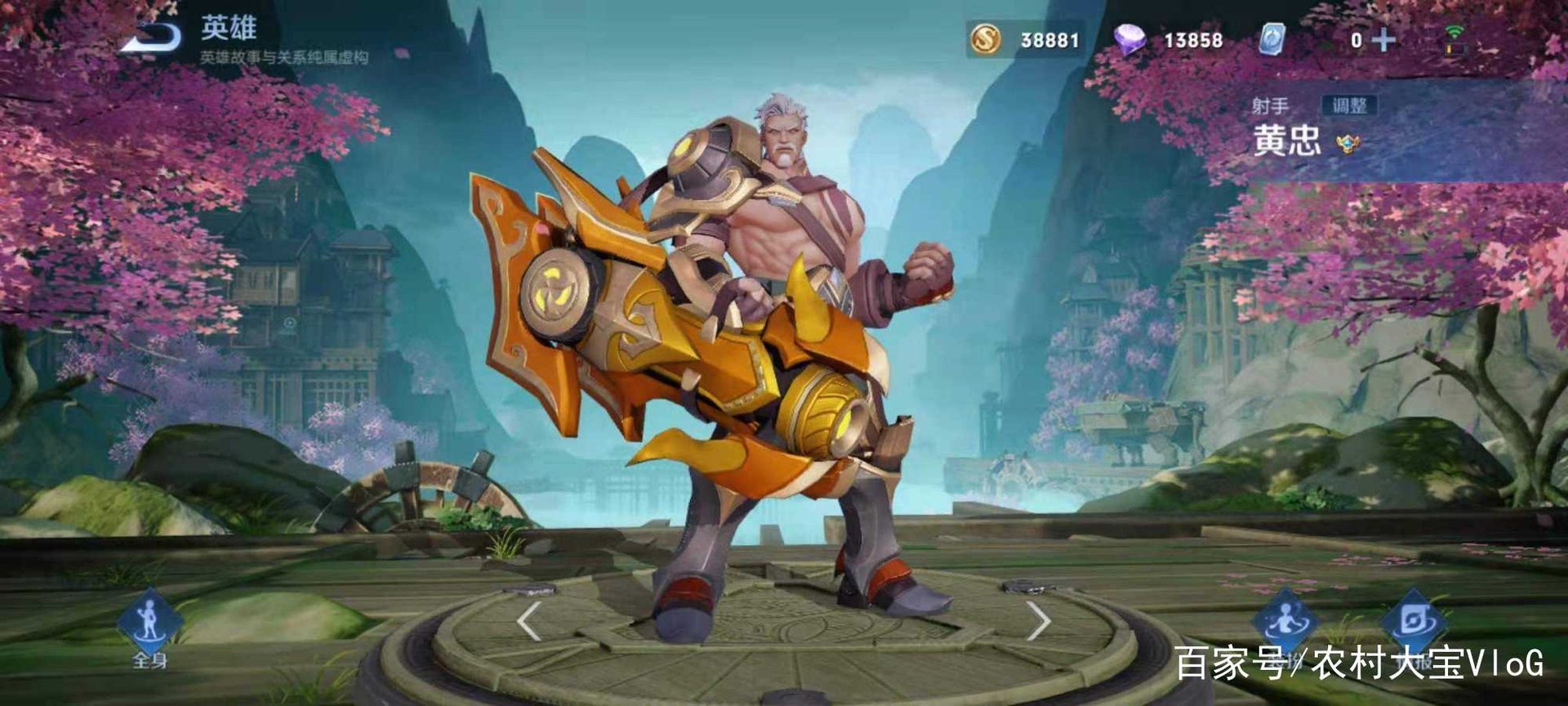Viewport: 1568px width, 706px height.
Task: Open the mastery badge beside 黄忠
Action: [1347, 145]
